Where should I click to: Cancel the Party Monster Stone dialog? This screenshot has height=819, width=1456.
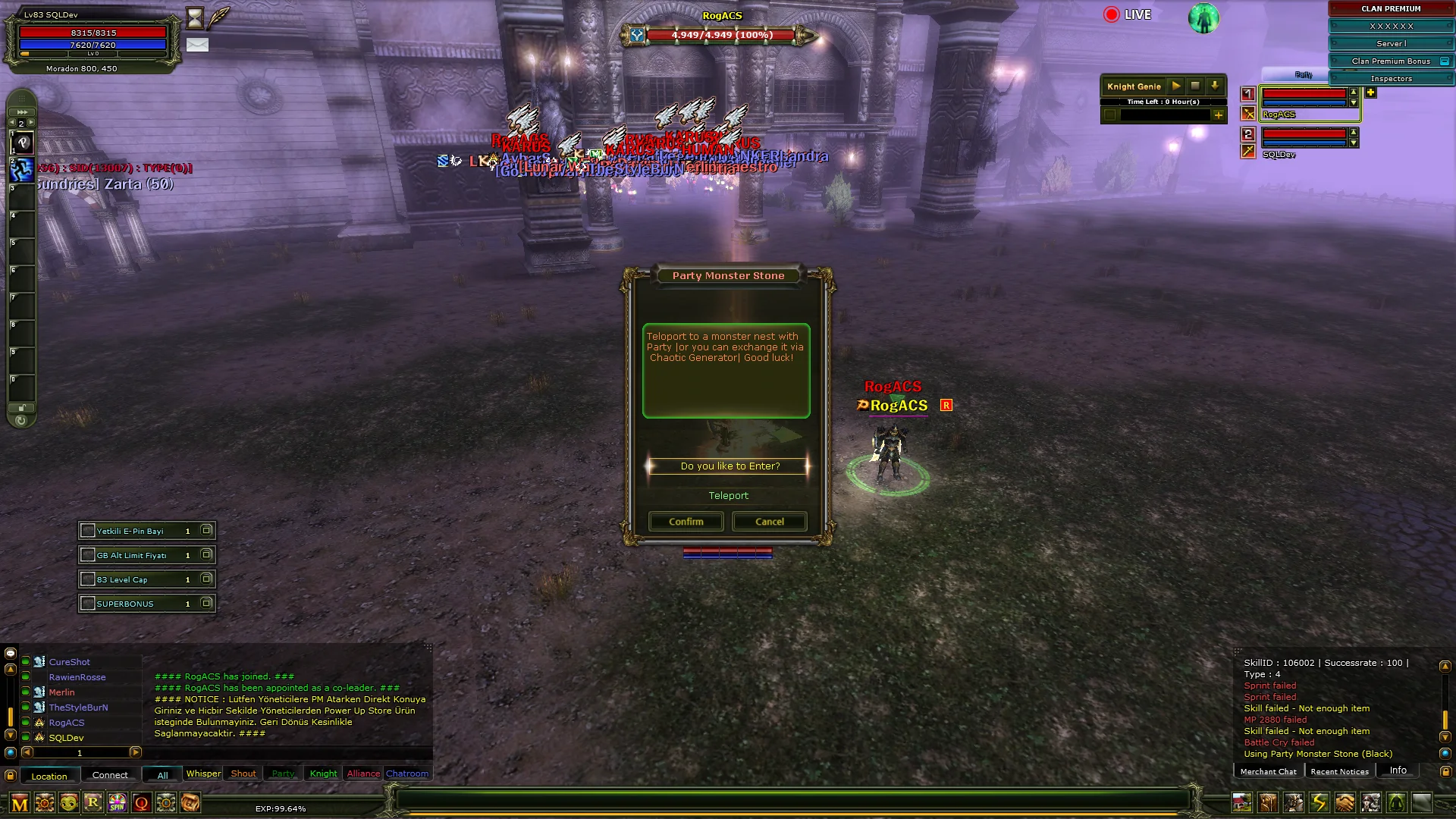pyautogui.click(x=769, y=522)
